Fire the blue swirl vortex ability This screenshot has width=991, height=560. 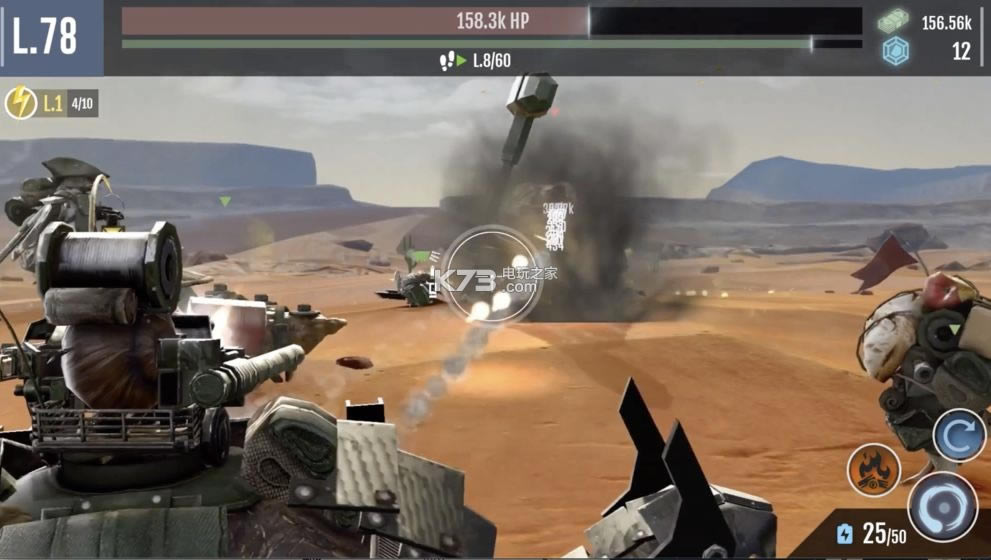pos(942,506)
